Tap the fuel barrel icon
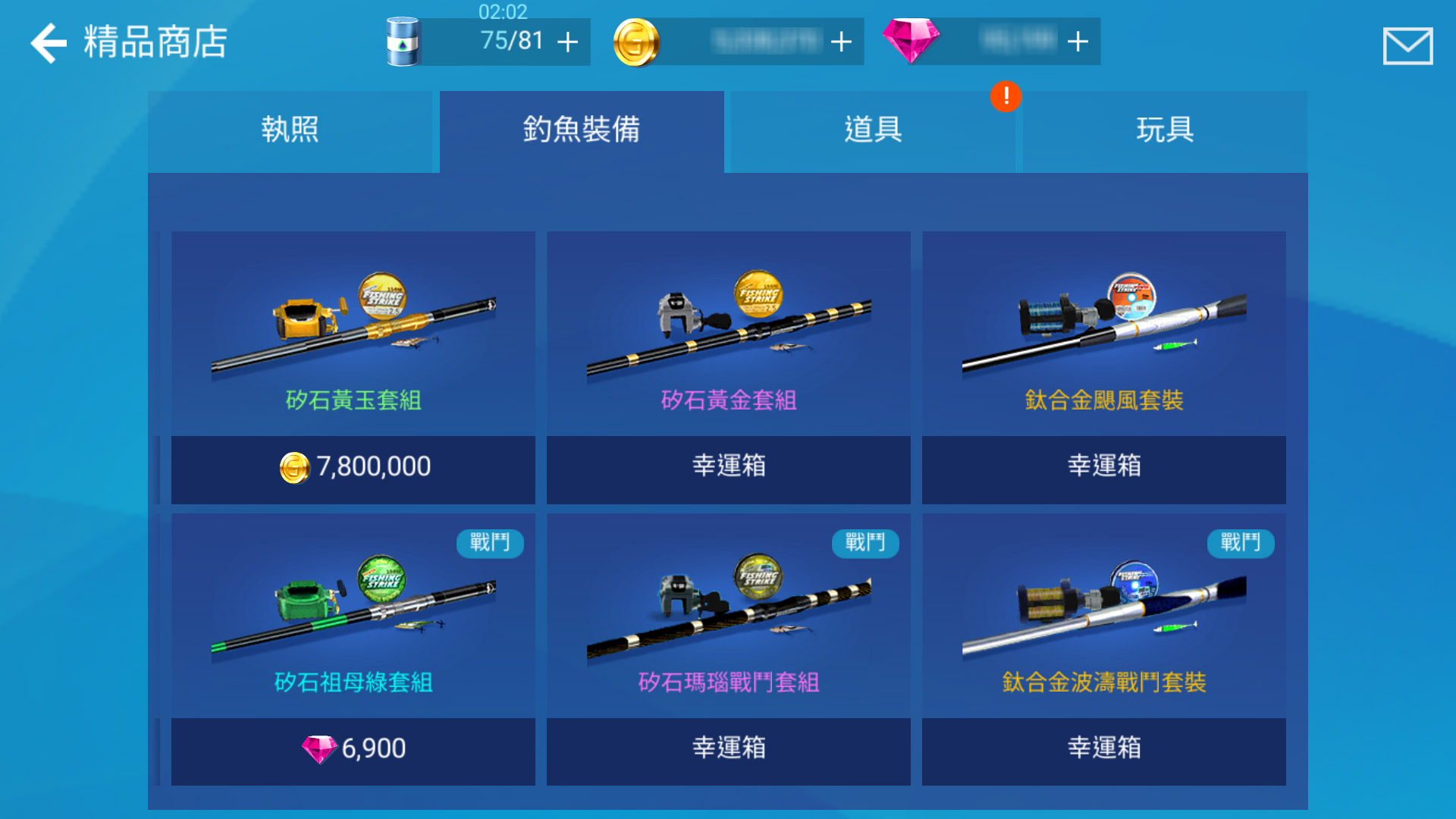1456x819 pixels. [404, 42]
